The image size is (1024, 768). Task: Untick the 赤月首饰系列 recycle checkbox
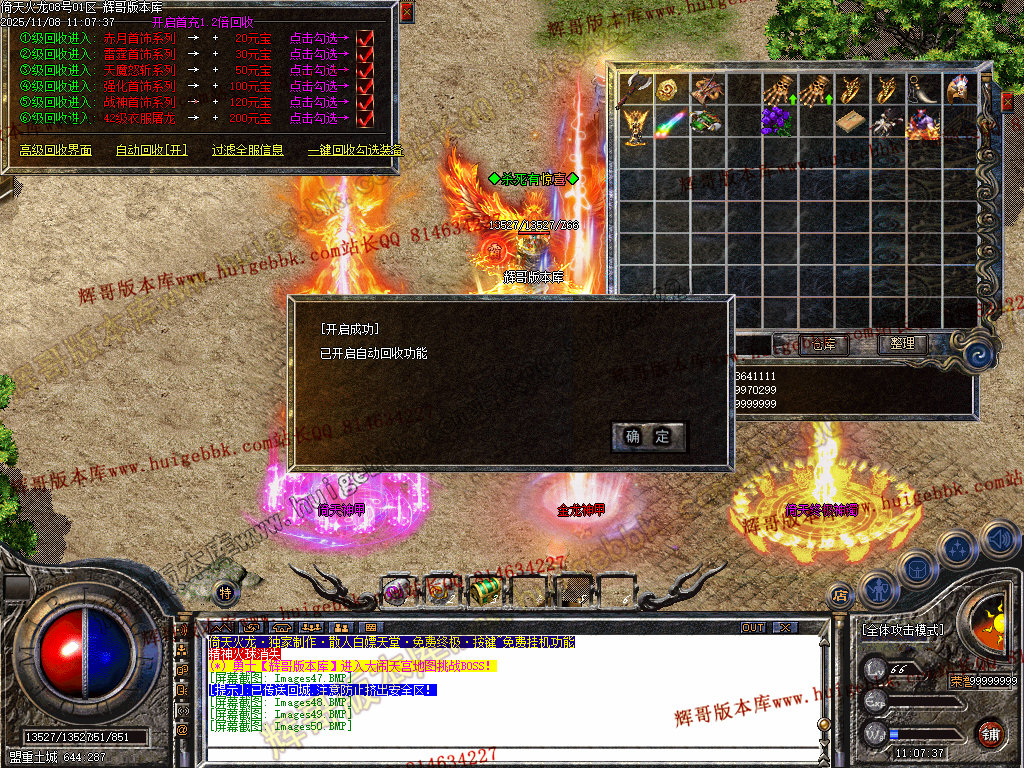pyautogui.click(x=365, y=38)
